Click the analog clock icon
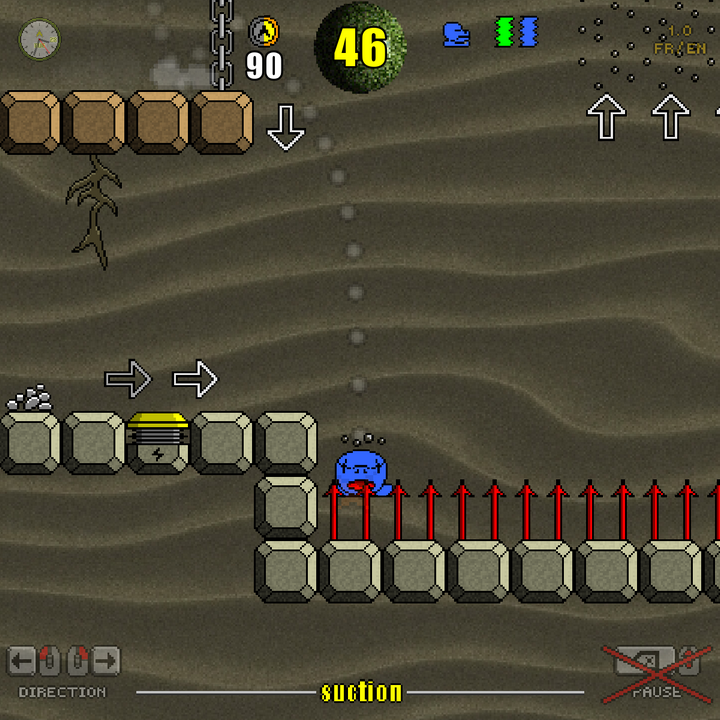This screenshot has width=720, height=720. 40,39
